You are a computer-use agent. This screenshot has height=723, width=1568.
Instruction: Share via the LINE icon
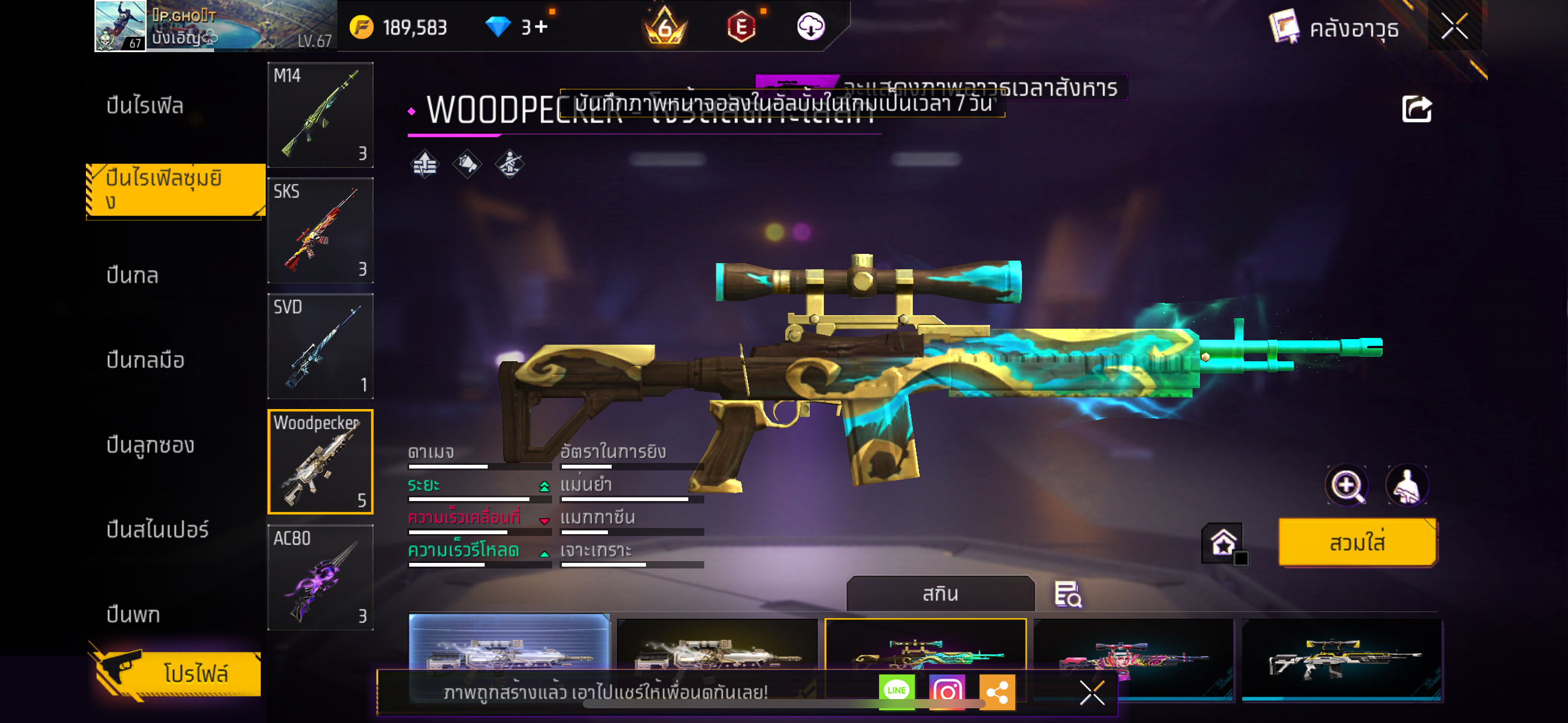[x=896, y=691]
